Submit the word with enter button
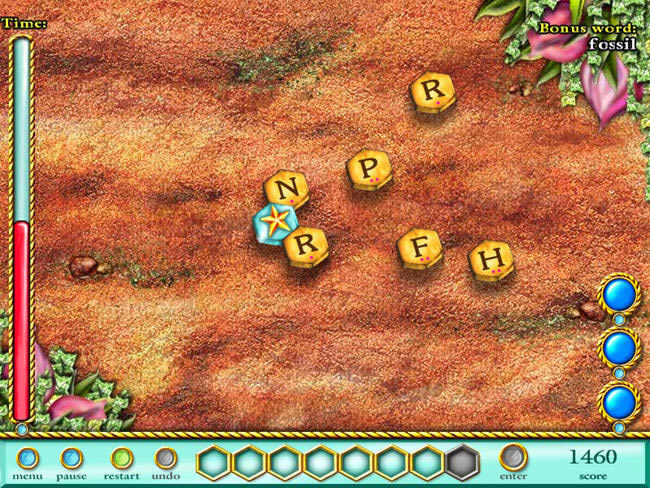Image resolution: width=650 pixels, height=488 pixels. coord(513,458)
